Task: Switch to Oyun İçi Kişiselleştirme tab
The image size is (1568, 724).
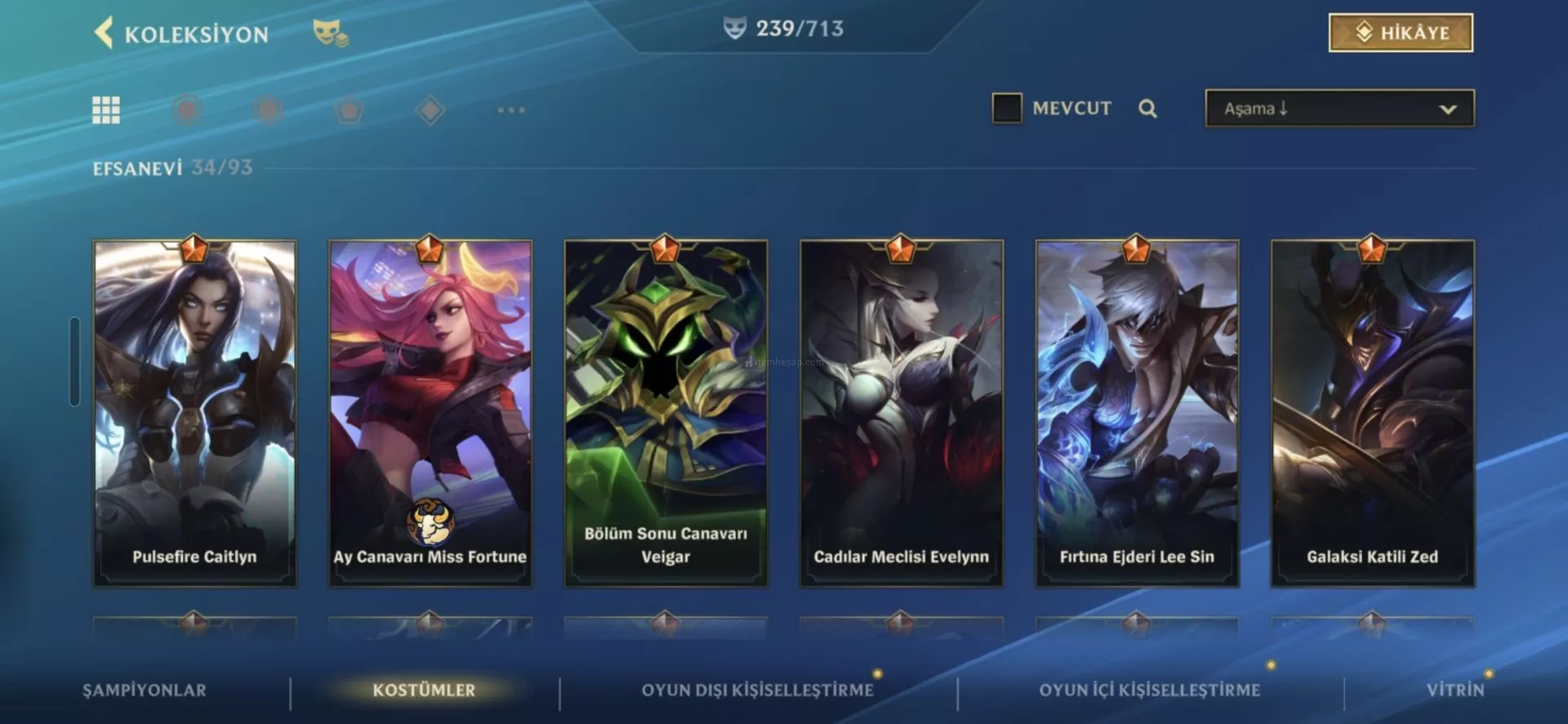Action: click(x=1149, y=690)
